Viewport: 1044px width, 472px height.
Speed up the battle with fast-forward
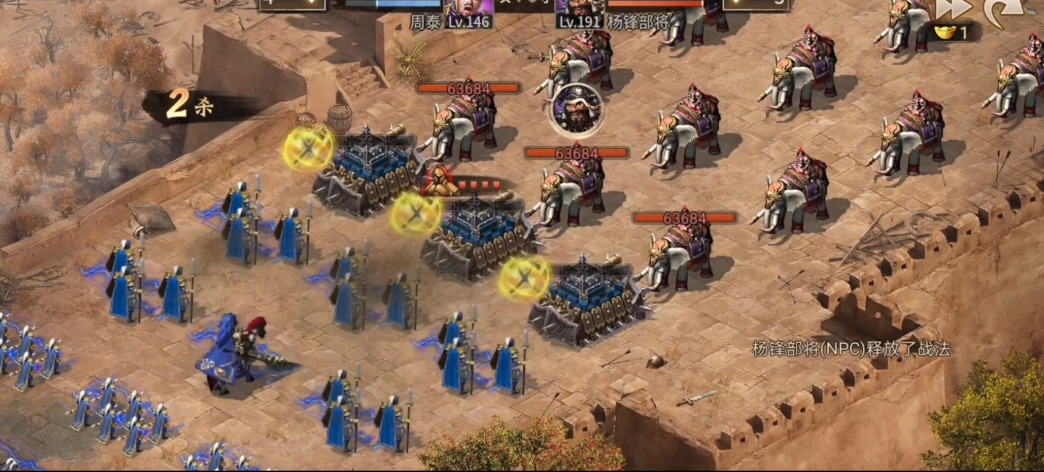tap(953, 9)
